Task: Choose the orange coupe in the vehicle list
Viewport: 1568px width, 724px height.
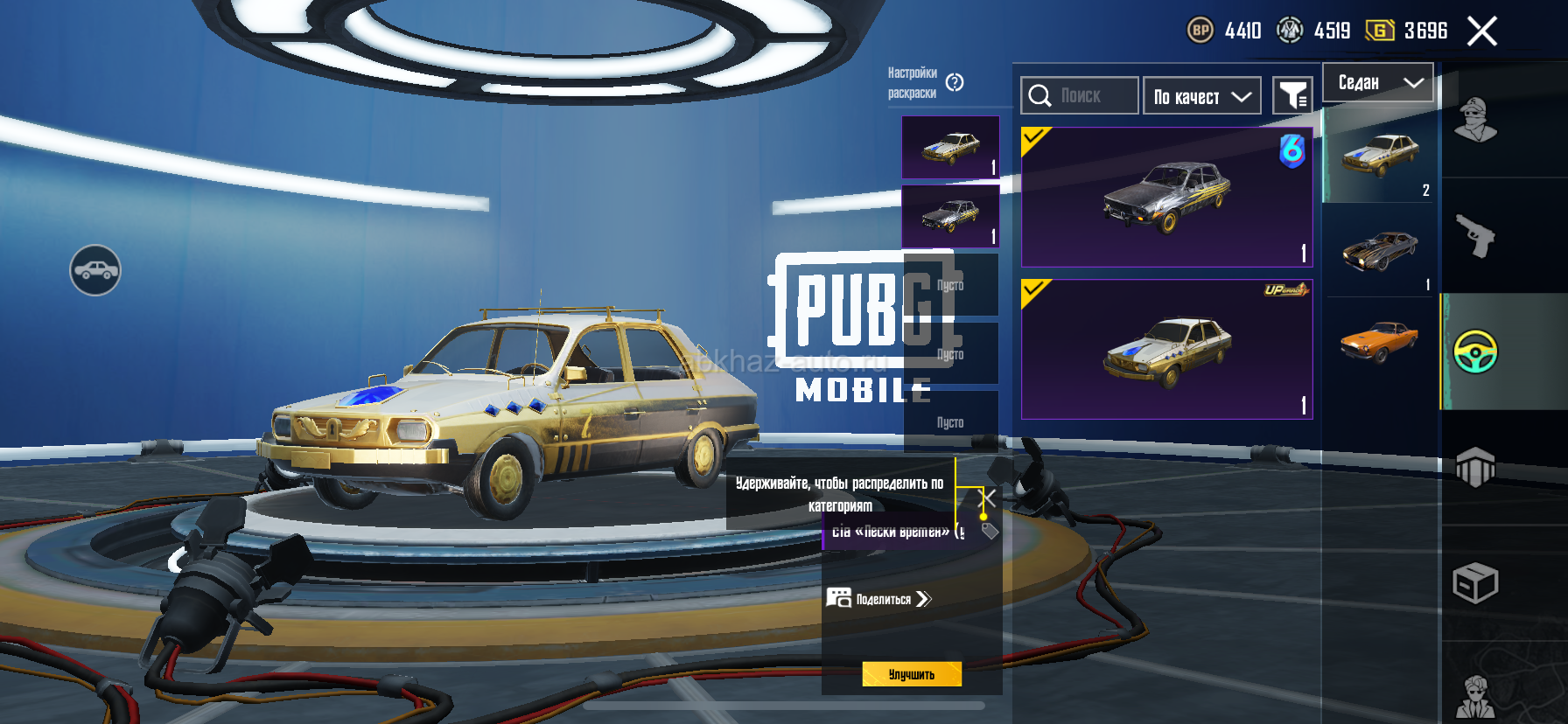Action: pos(1380,341)
